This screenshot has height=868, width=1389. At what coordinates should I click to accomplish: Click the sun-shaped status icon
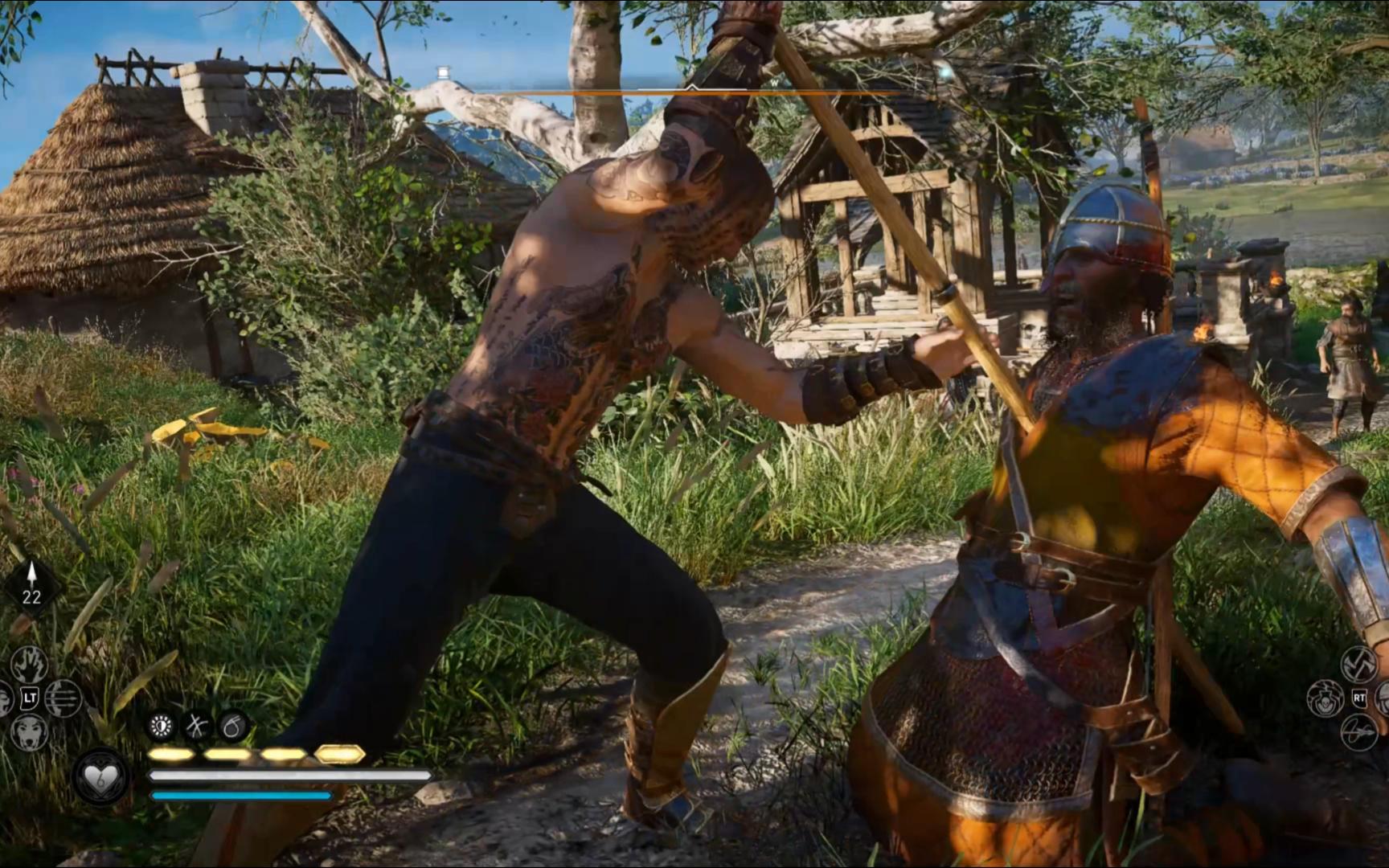[x=162, y=727]
